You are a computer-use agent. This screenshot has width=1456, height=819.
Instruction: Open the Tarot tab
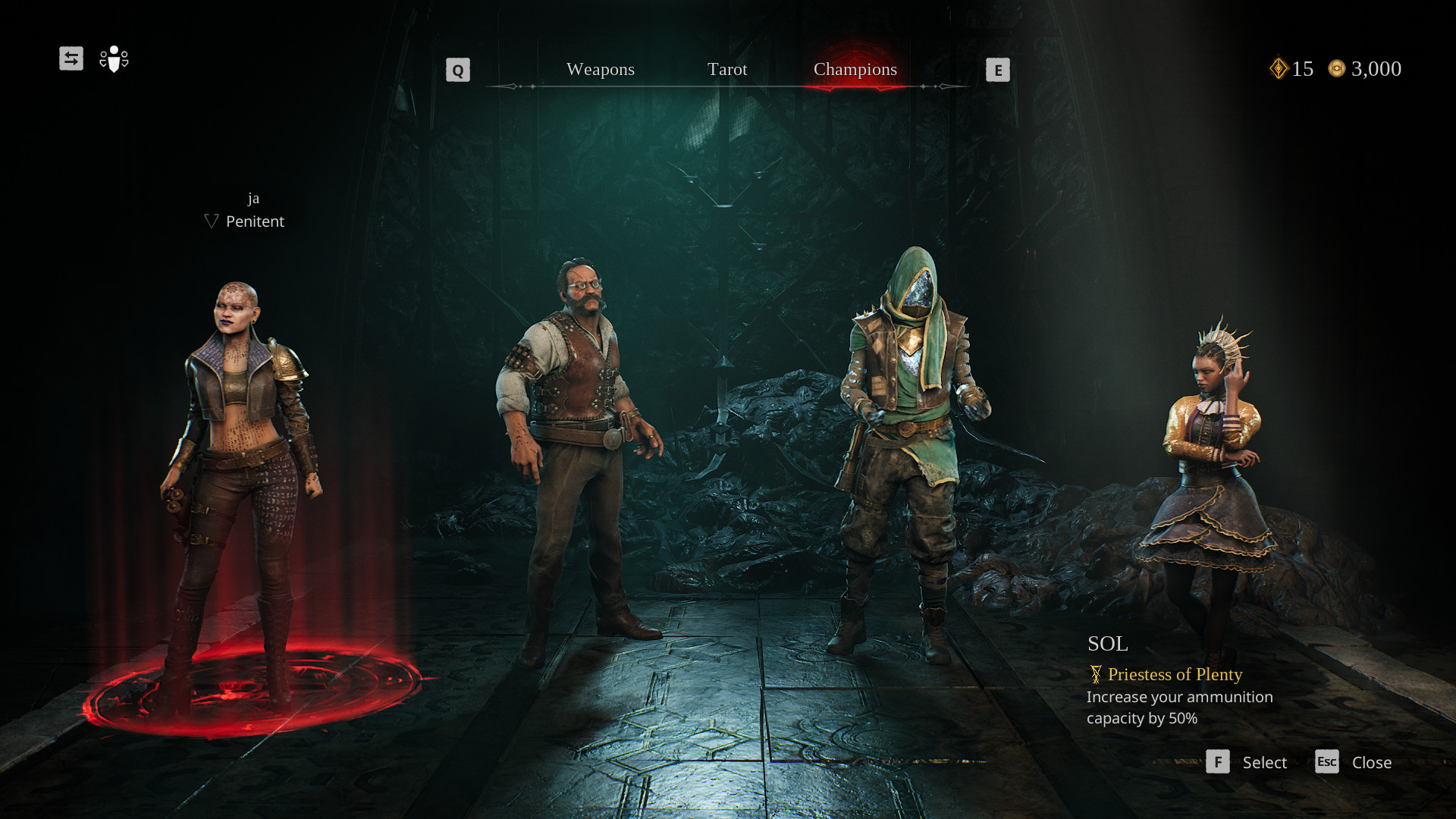[726, 69]
